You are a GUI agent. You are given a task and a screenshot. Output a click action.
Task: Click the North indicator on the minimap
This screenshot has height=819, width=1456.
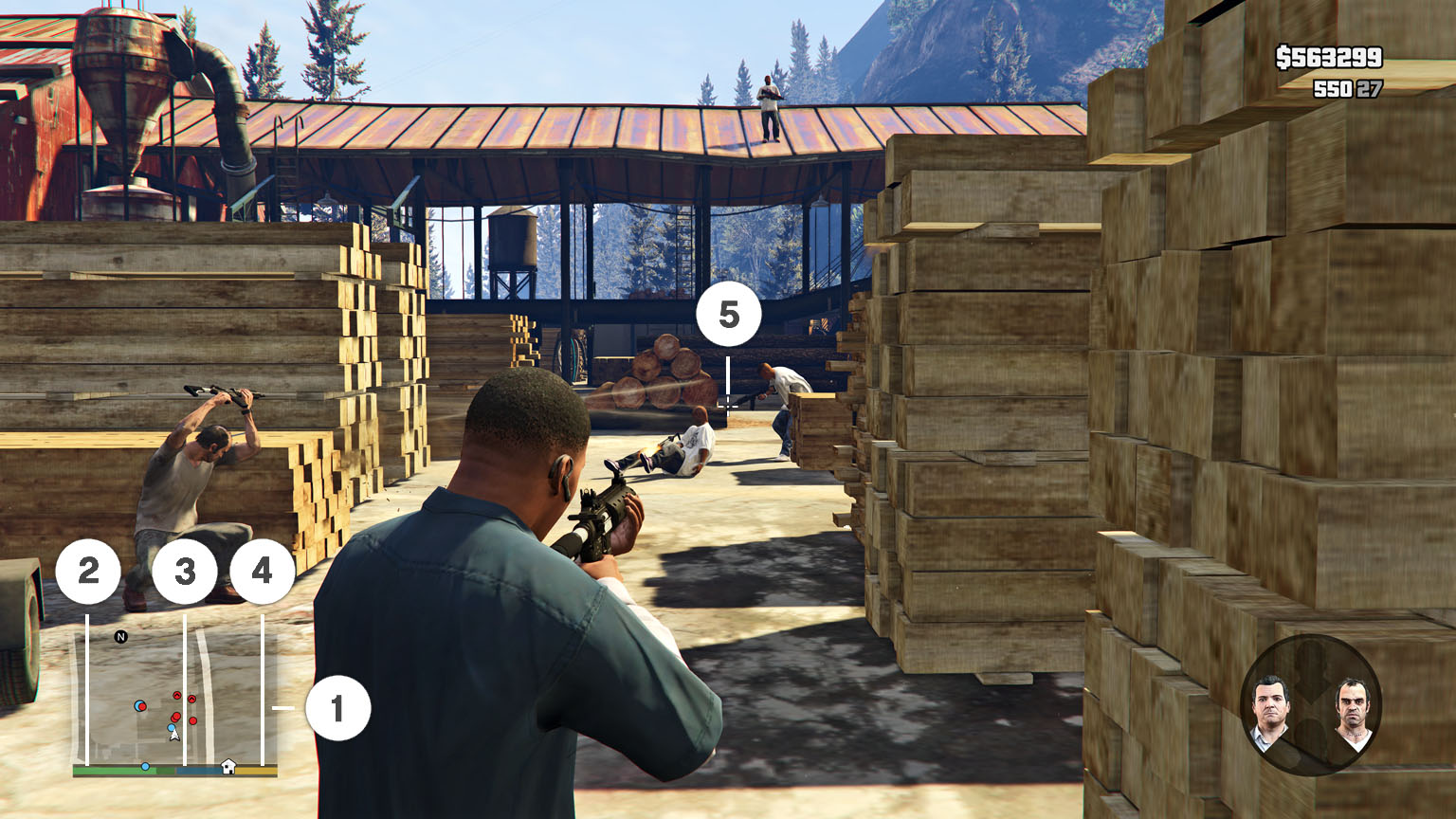click(120, 637)
